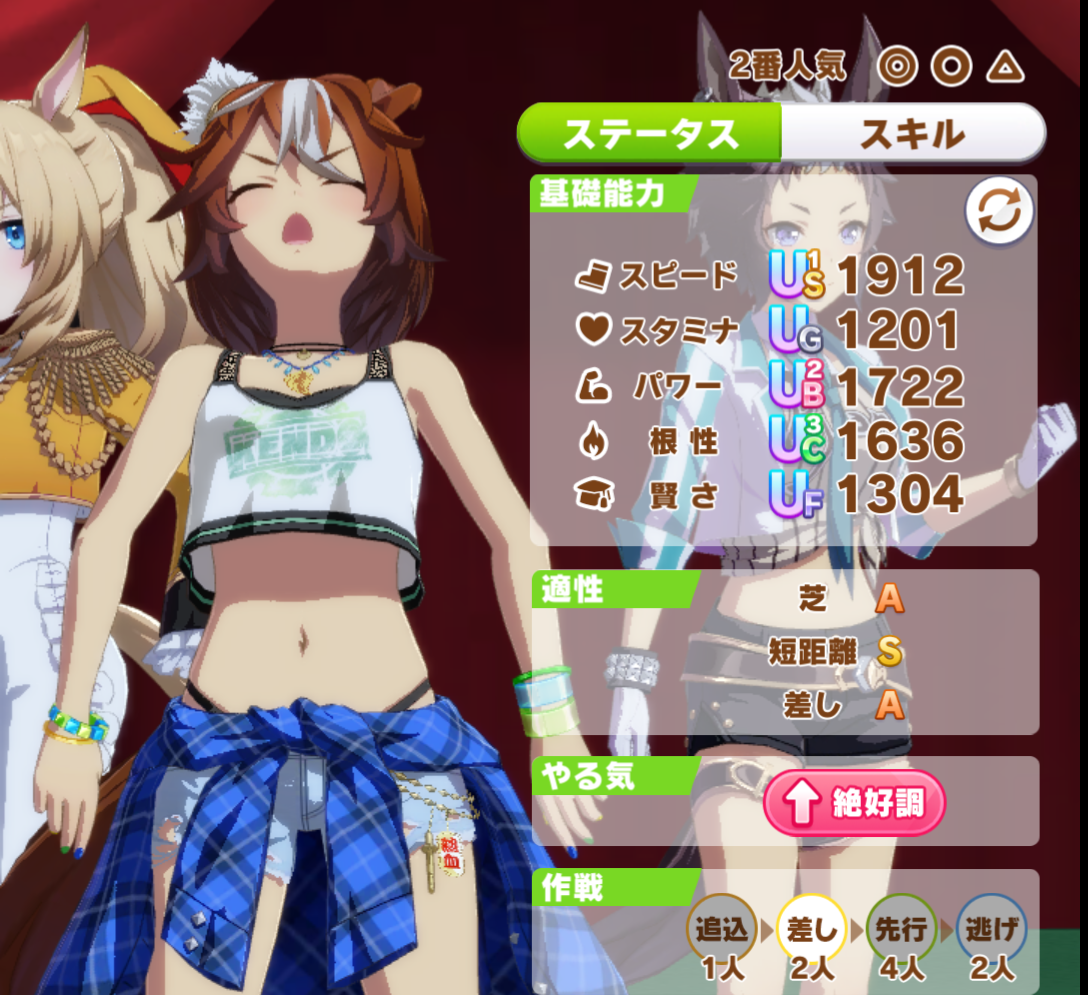Image resolution: width=1088 pixels, height=995 pixels.
Task: Switch to the ステータス tab
Action: (649, 133)
